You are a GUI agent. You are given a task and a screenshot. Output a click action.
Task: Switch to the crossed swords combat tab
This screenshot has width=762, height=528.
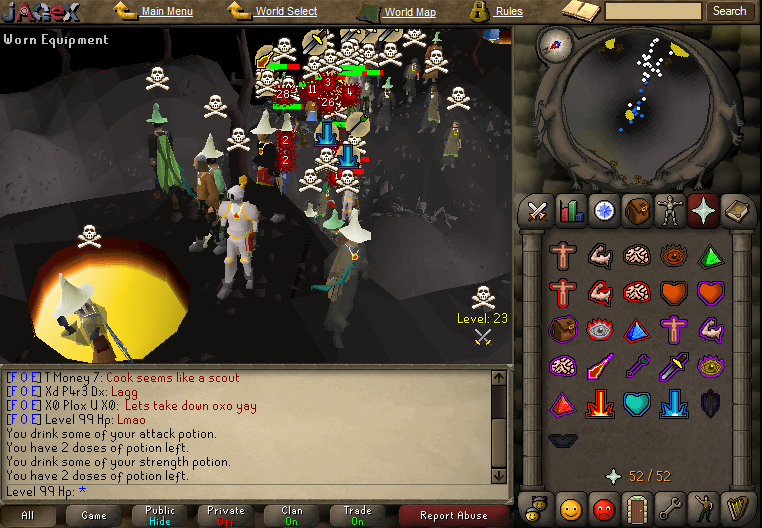pyautogui.click(x=538, y=211)
